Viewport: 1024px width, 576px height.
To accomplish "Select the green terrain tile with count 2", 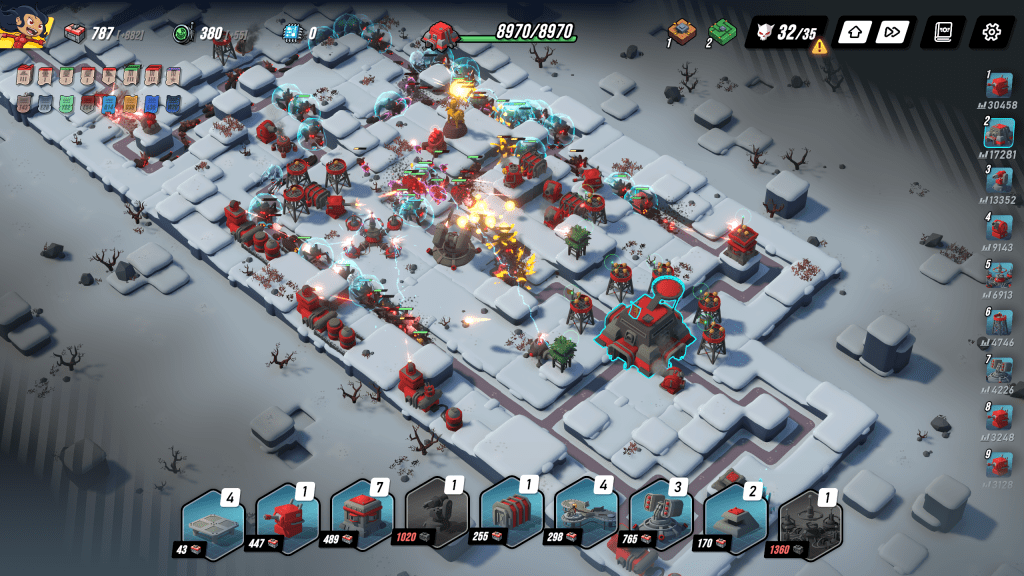I will click(722, 33).
